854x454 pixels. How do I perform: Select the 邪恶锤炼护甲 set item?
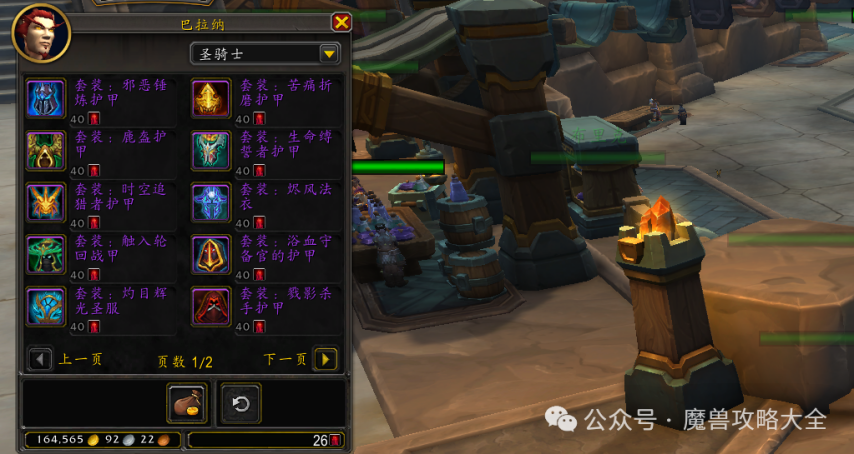coord(46,98)
